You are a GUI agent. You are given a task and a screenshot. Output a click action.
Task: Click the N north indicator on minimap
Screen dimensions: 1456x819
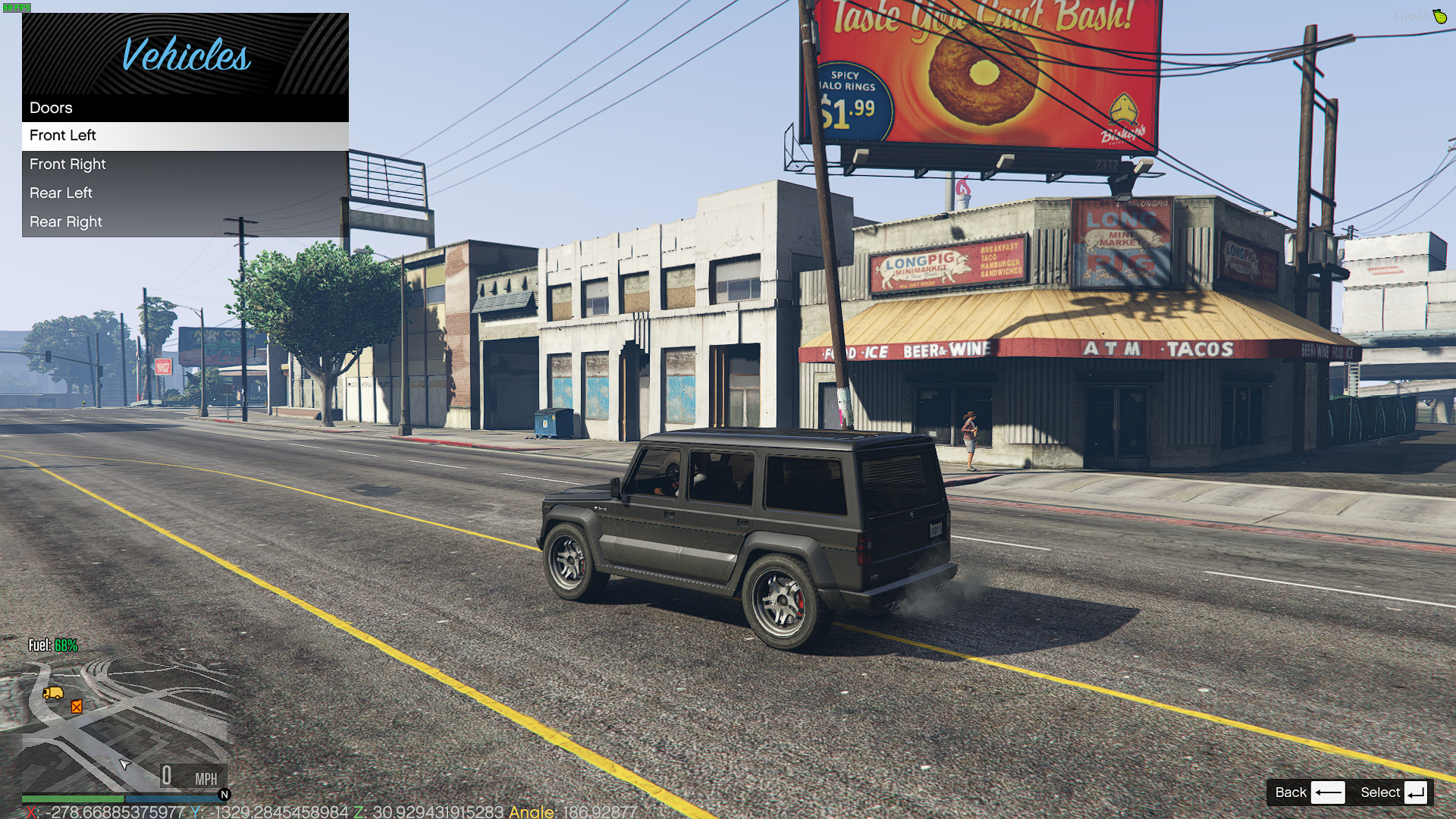point(224,794)
